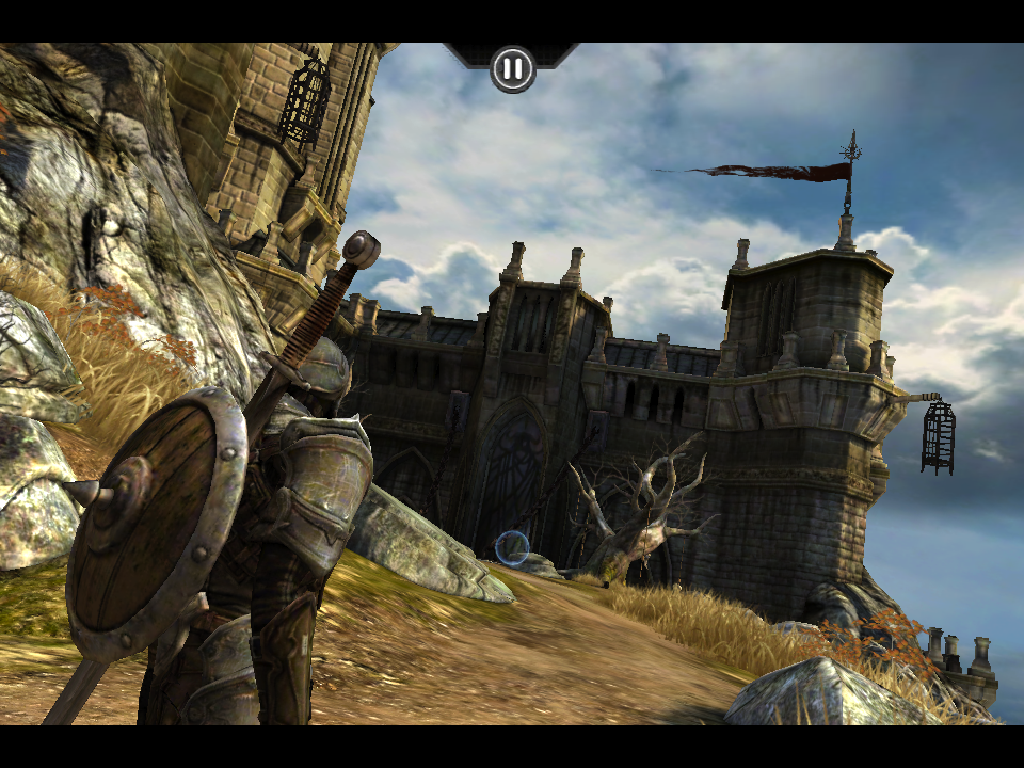The image size is (1024, 768).
Task: Pause the game with the top button
Action: [512, 69]
